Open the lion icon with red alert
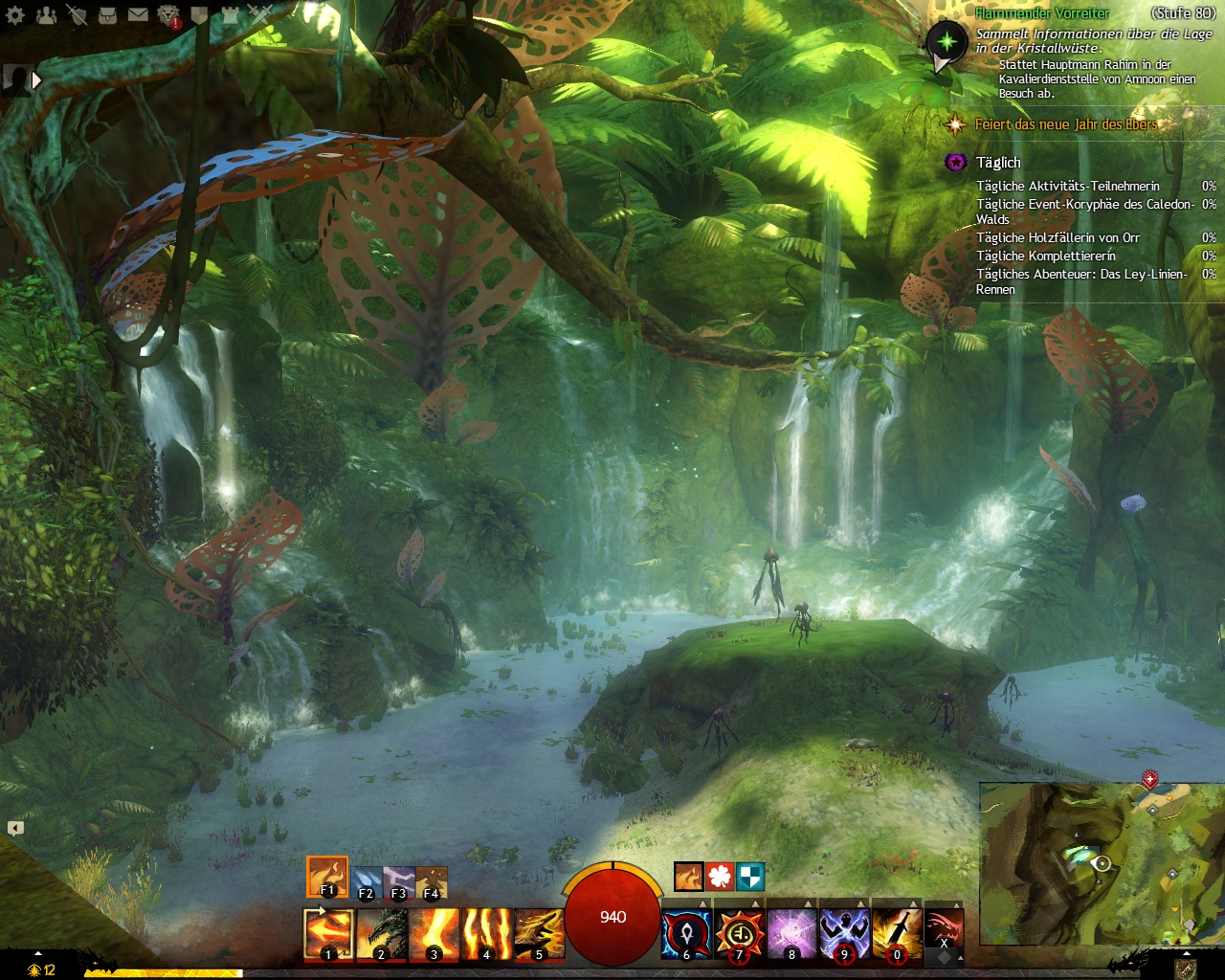This screenshot has height=980, width=1225. (168, 15)
